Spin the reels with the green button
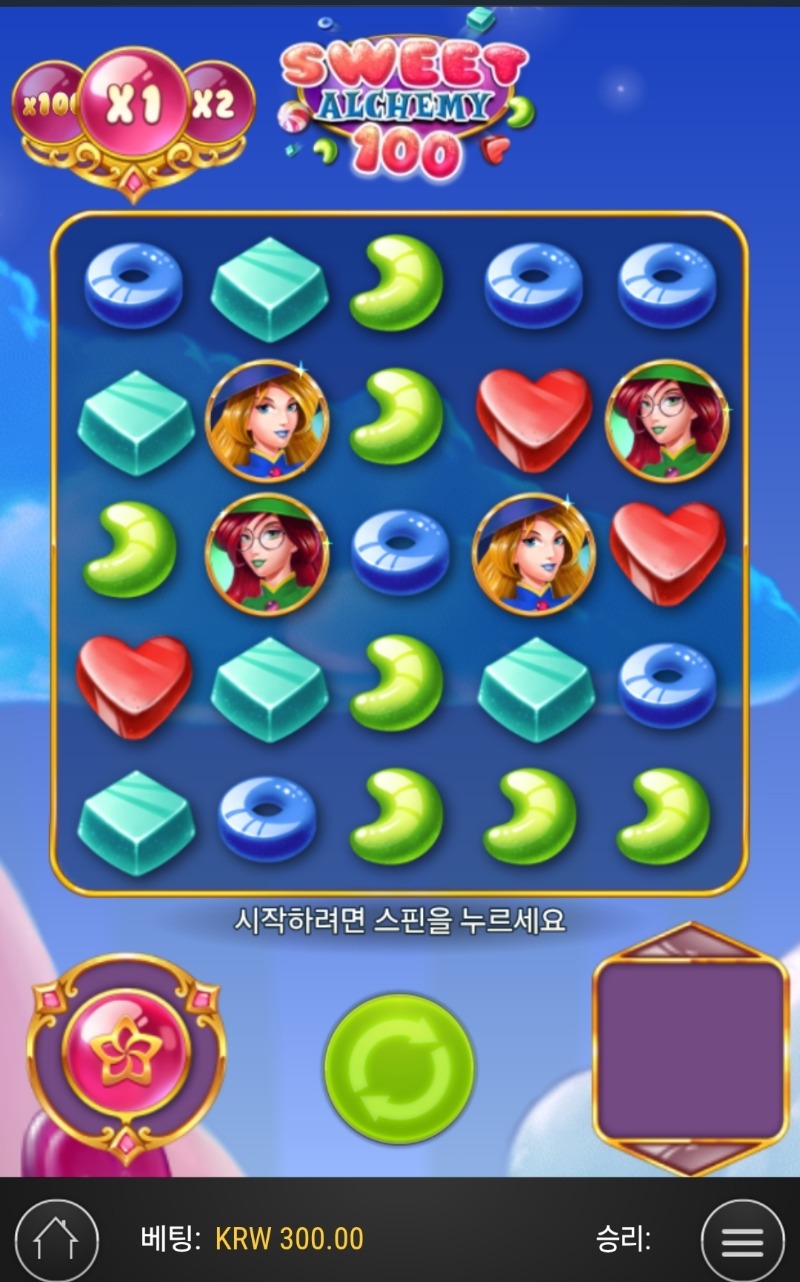Image resolution: width=800 pixels, height=1282 pixels. [x=399, y=1068]
